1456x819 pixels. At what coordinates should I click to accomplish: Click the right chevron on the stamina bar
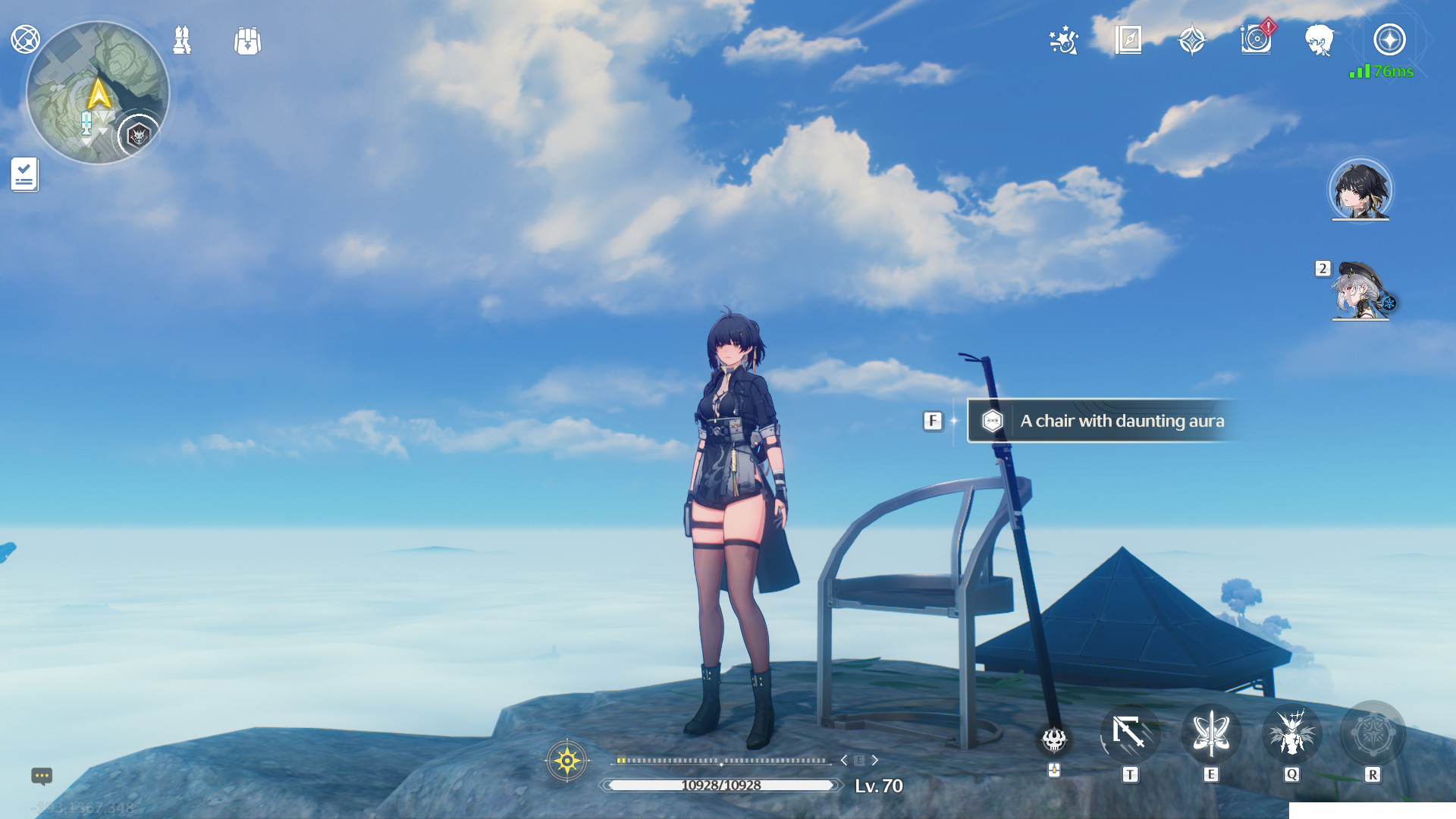point(876,759)
